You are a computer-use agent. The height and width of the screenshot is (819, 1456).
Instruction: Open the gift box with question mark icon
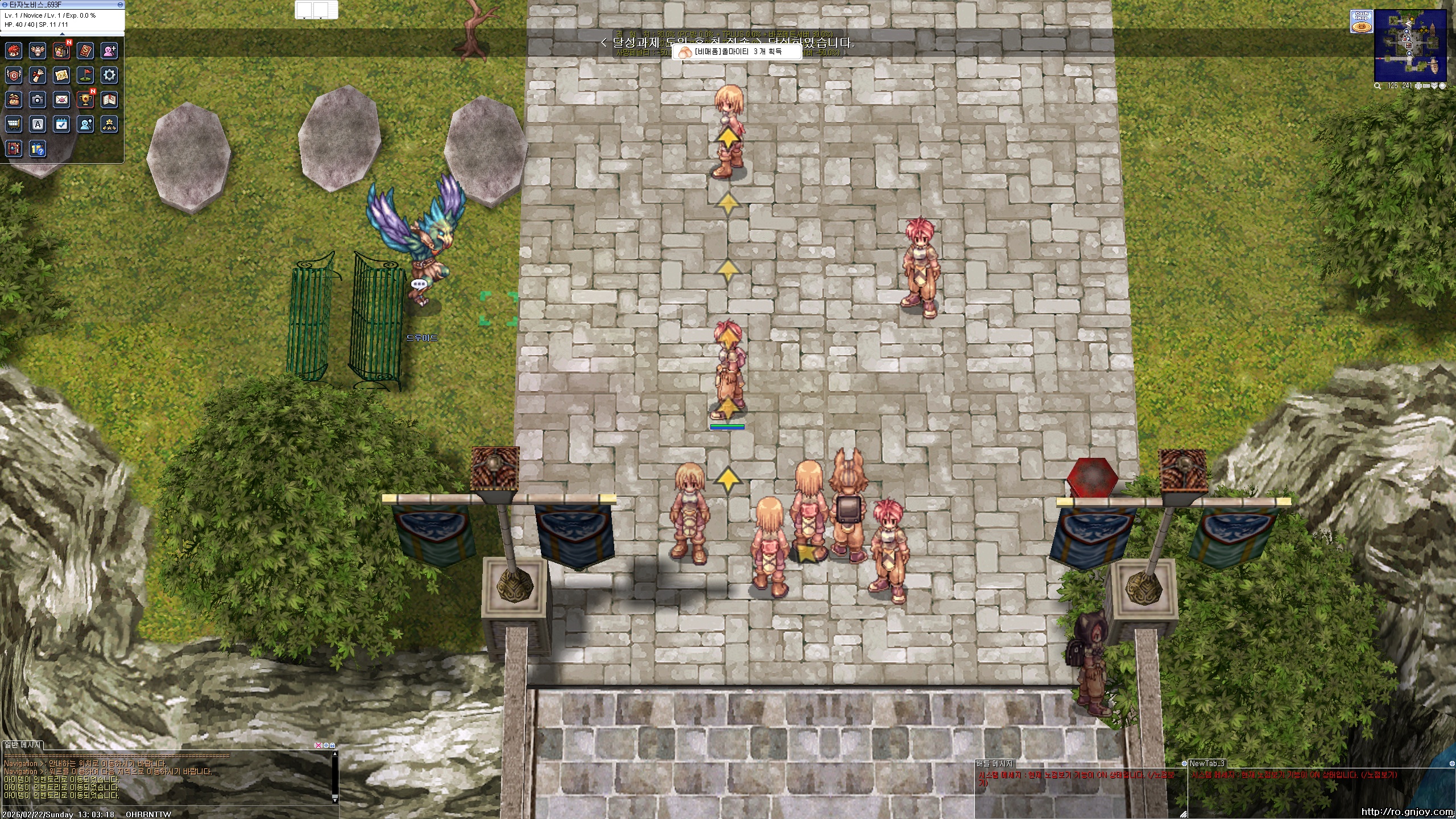pos(38,149)
